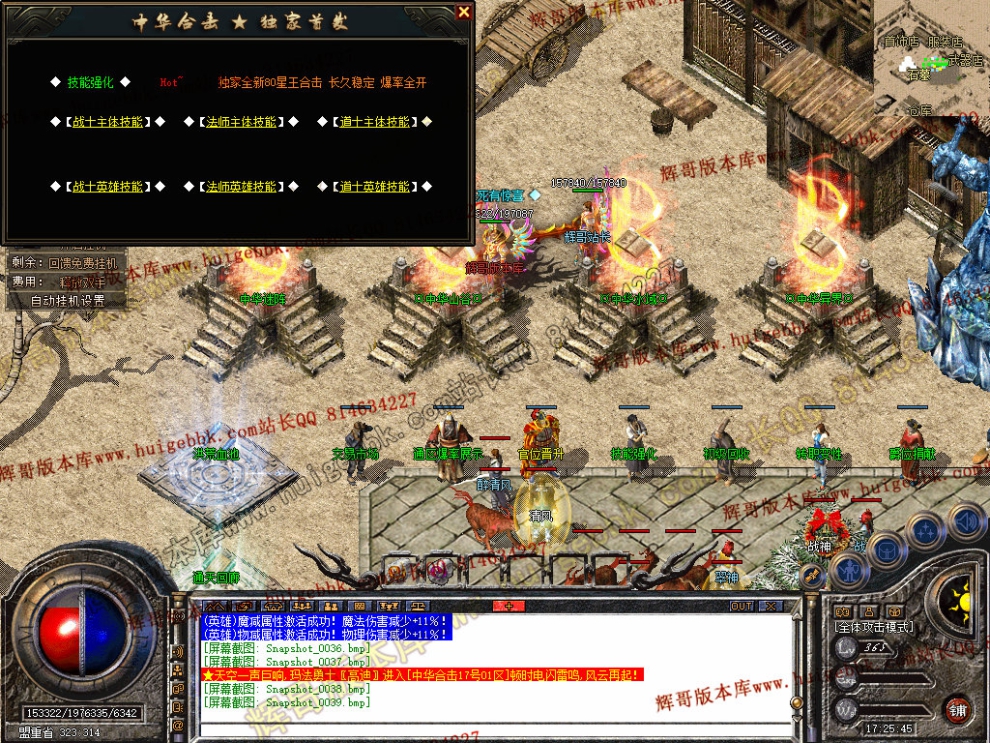Click the OUT button above chat
The width and height of the screenshot is (990, 743).
(741, 606)
